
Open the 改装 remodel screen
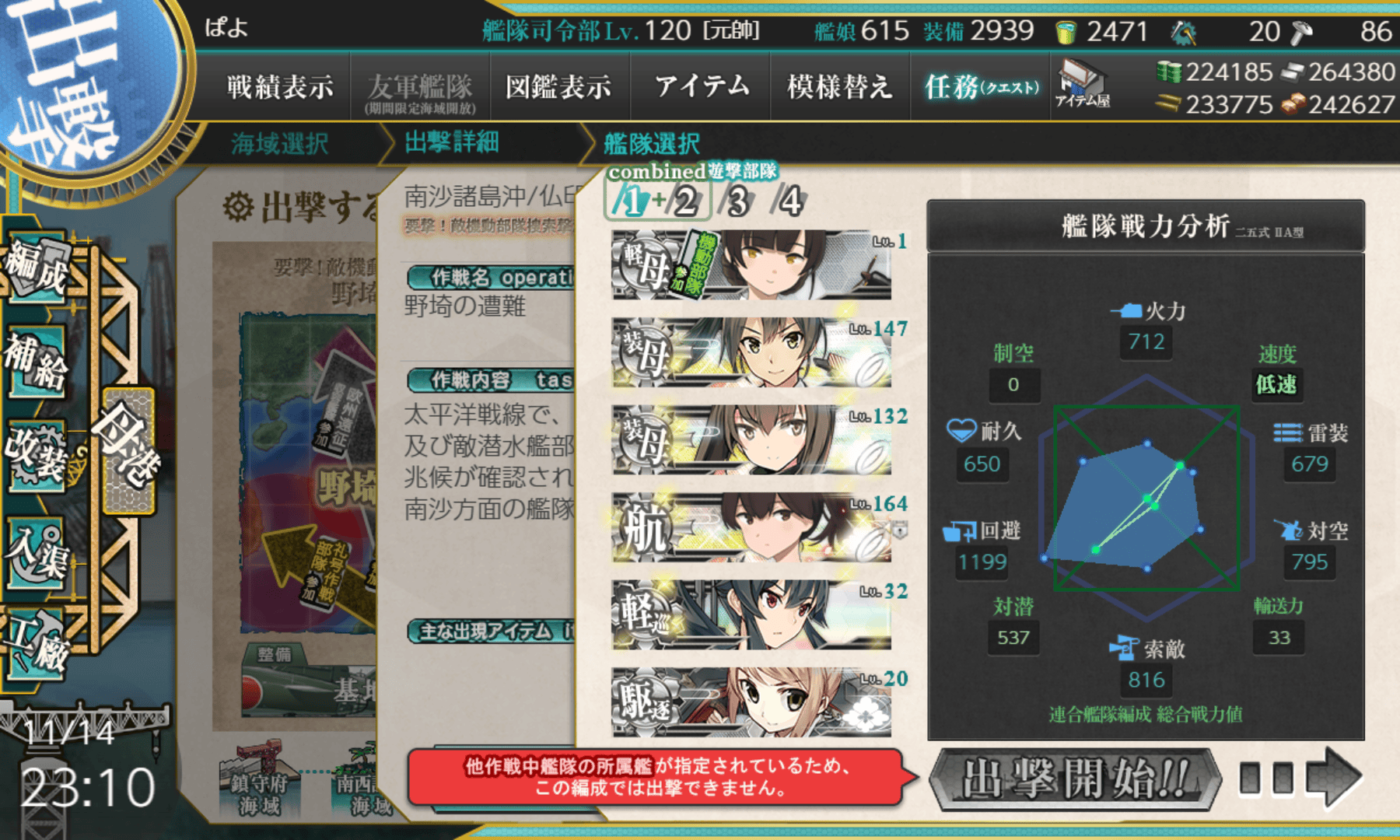tap(37, 455)
